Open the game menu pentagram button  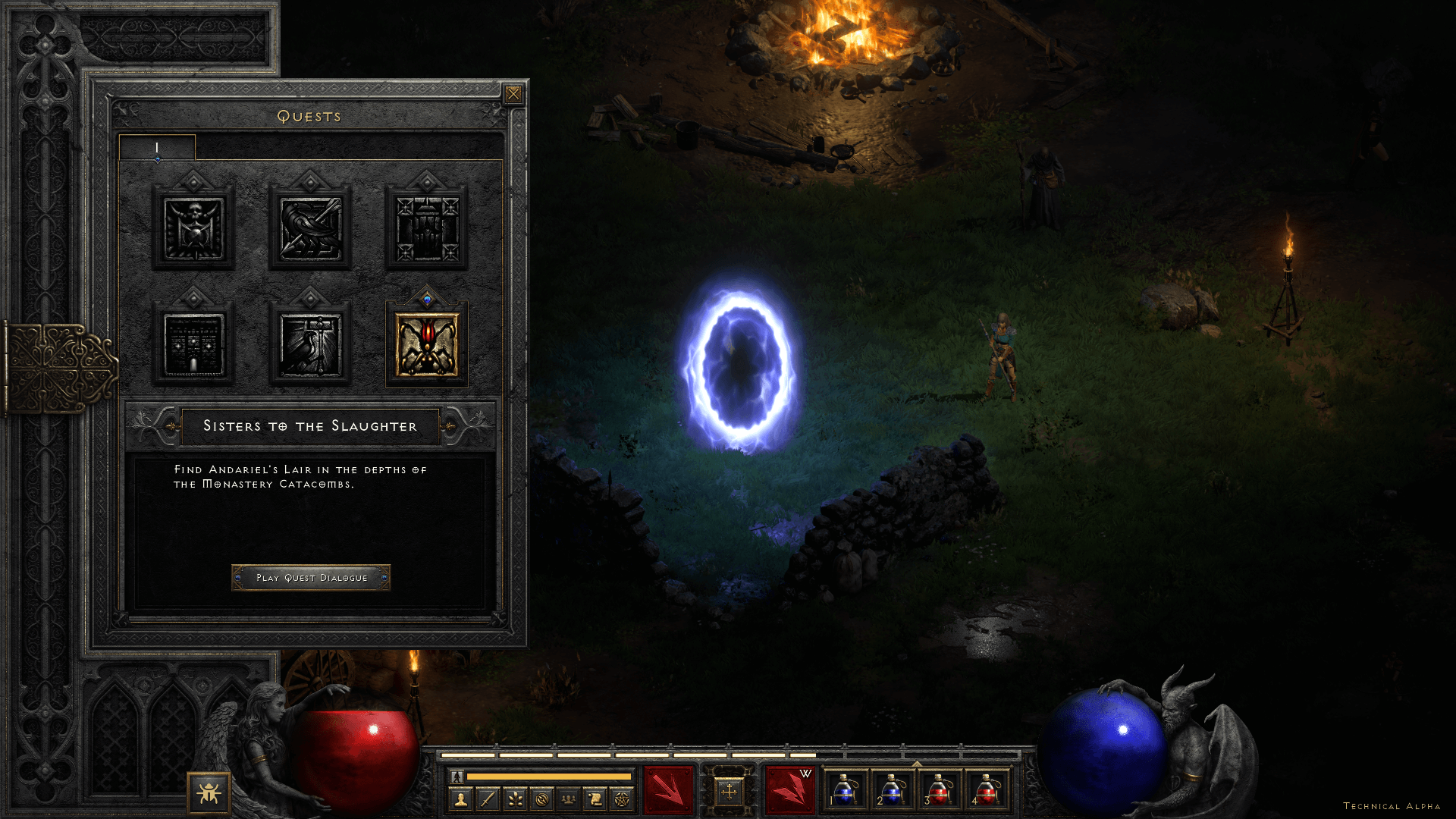pos(622,799)
